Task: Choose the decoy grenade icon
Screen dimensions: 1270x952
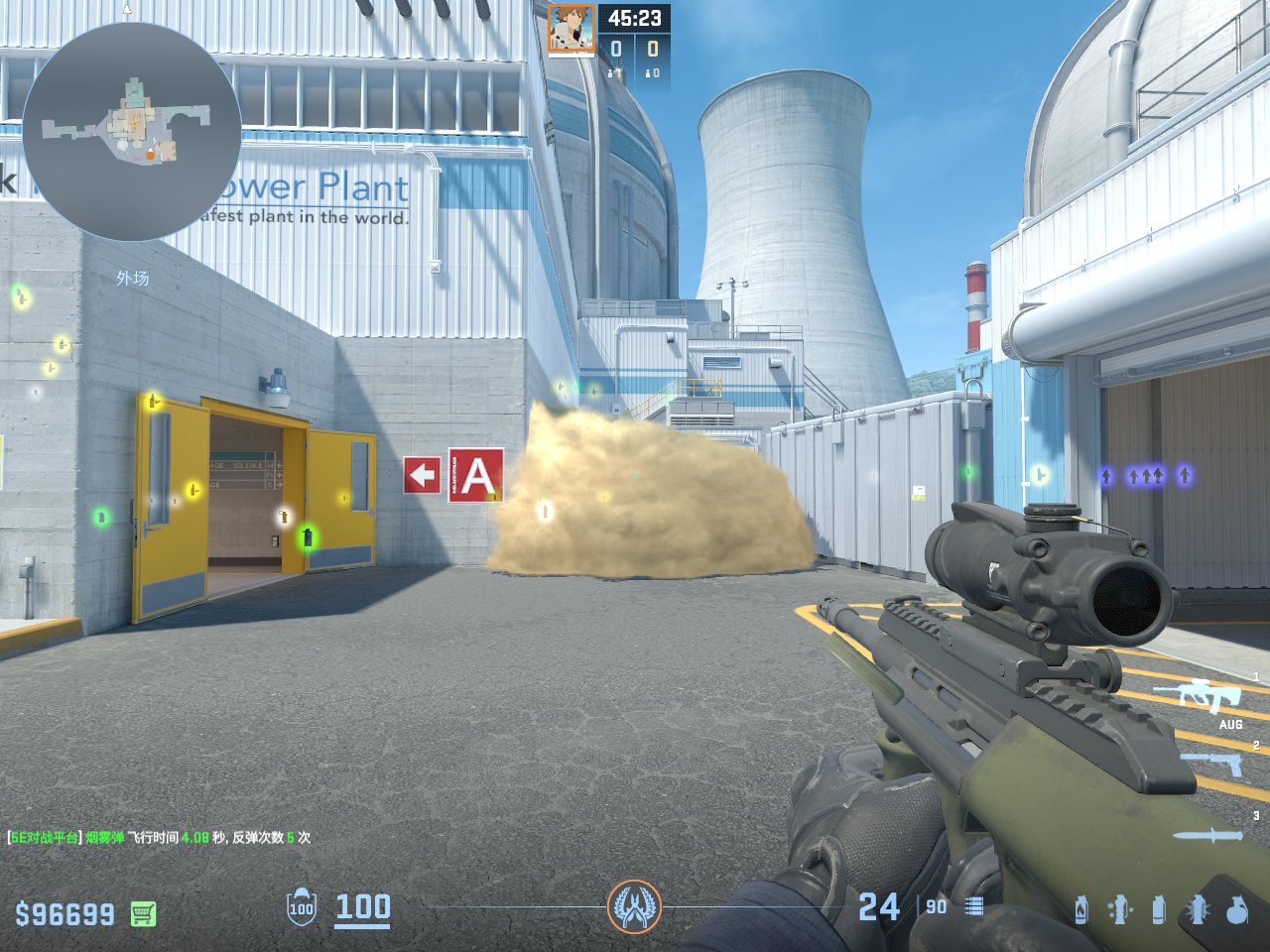Action: (1119, 909)
